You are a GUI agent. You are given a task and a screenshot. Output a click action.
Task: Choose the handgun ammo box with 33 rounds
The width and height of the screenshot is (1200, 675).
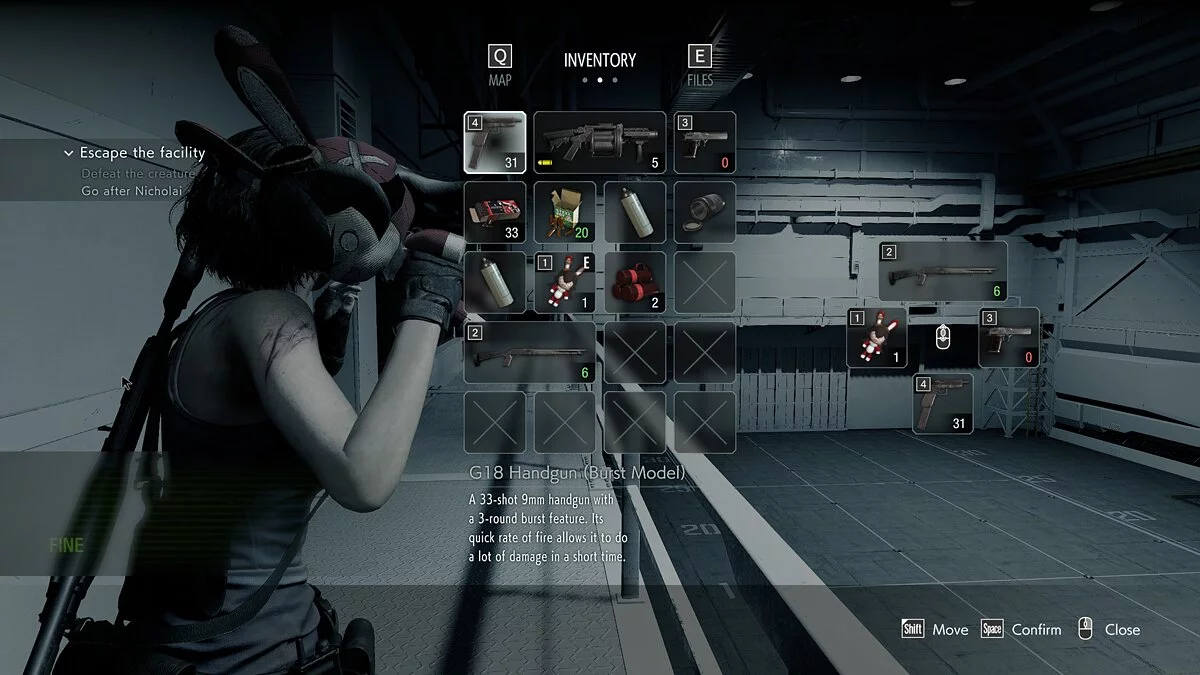[x=495, y=211]
